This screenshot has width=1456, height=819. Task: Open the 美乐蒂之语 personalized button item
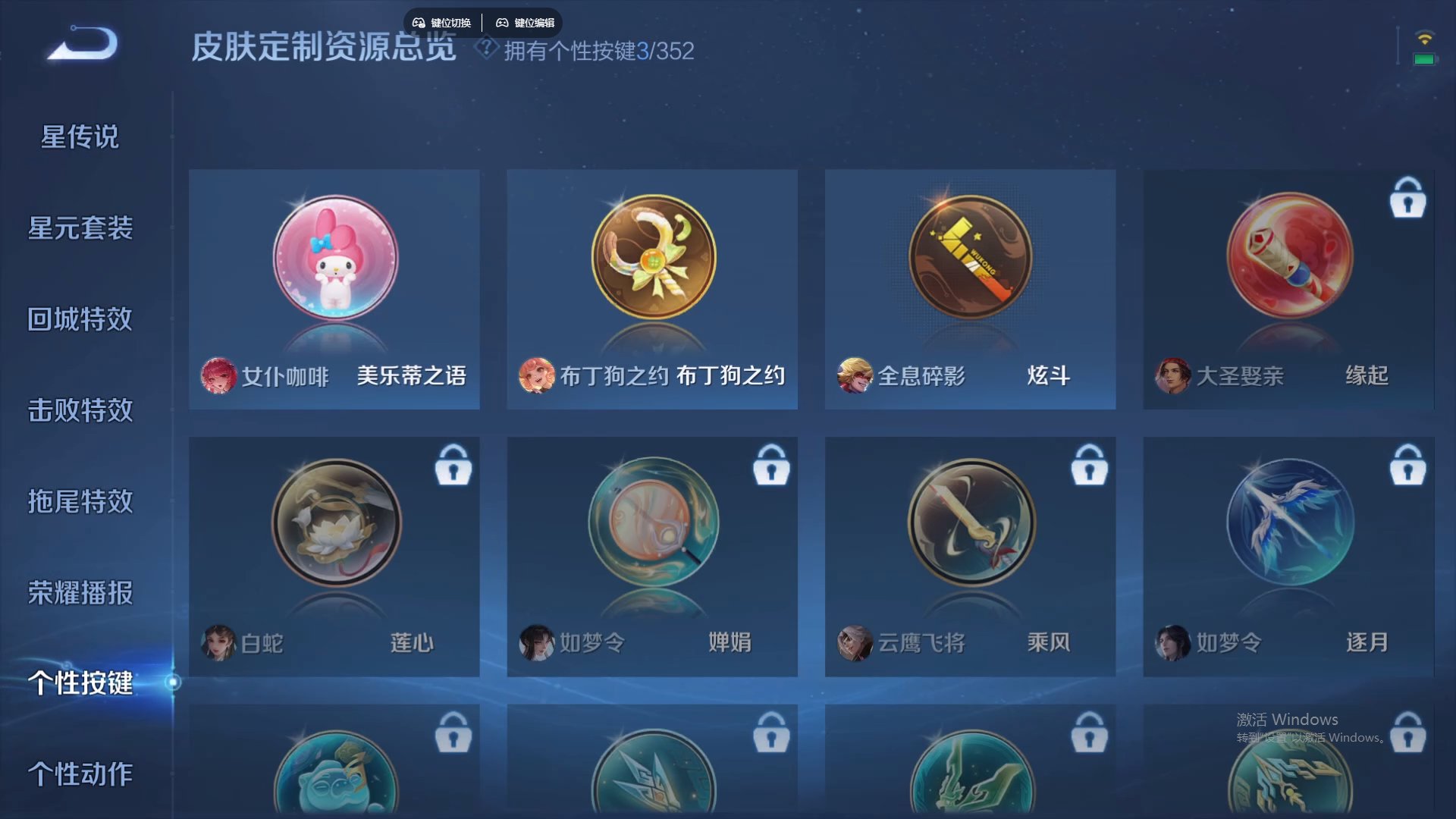point(334,258)
